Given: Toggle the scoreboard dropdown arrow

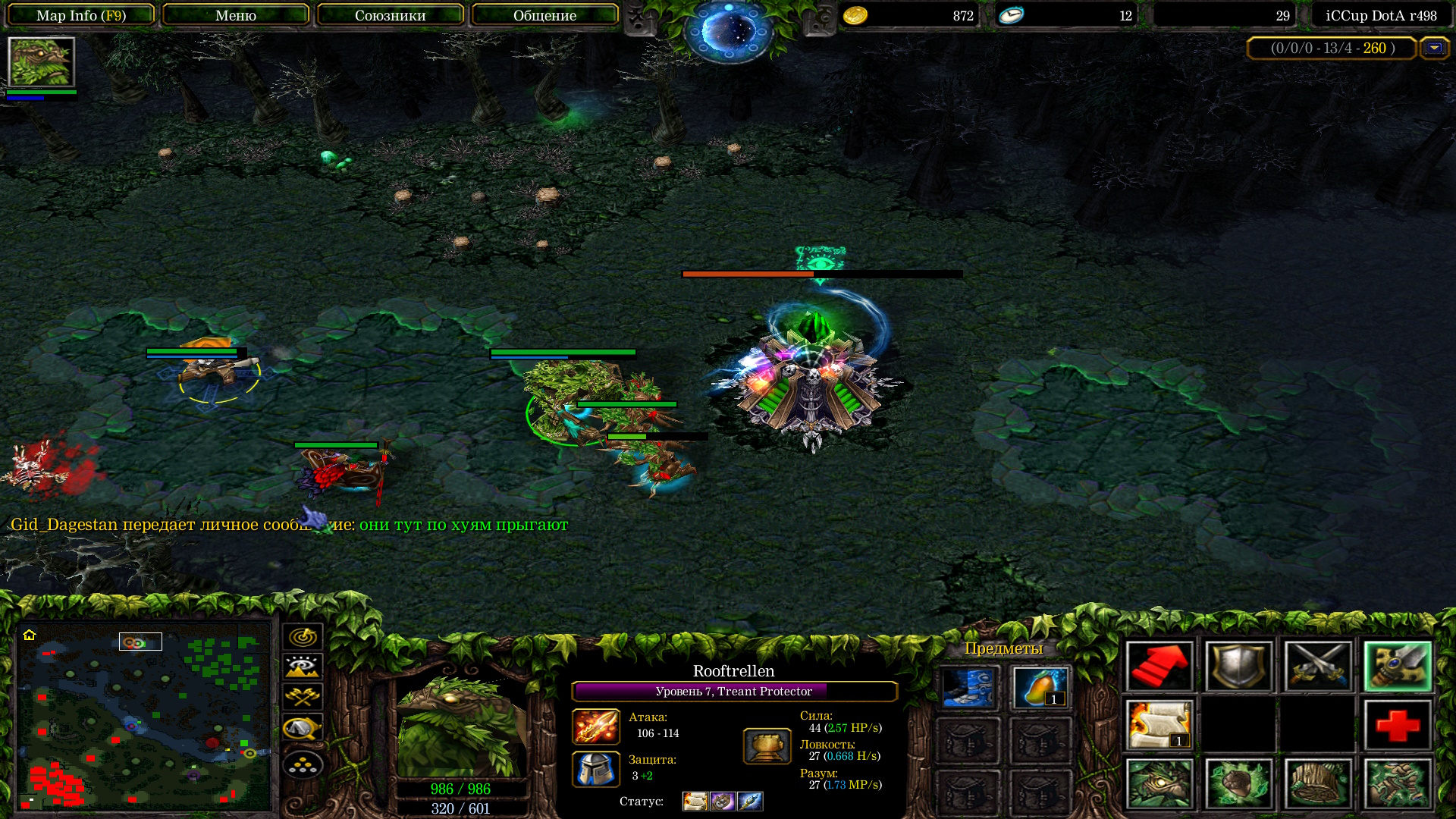Looking at the screenshot, I should pyautogui.click(x=1433, y=48).
